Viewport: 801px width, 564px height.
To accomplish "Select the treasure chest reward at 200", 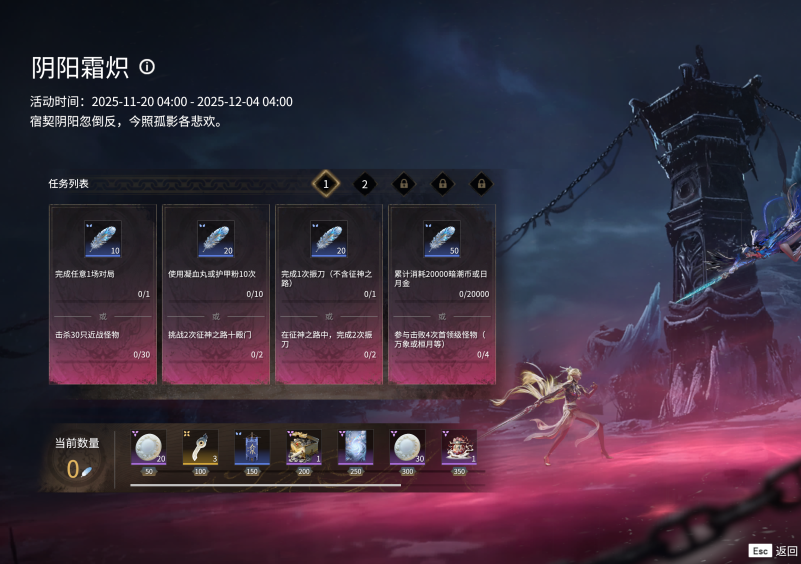I will tap(304, 447).
